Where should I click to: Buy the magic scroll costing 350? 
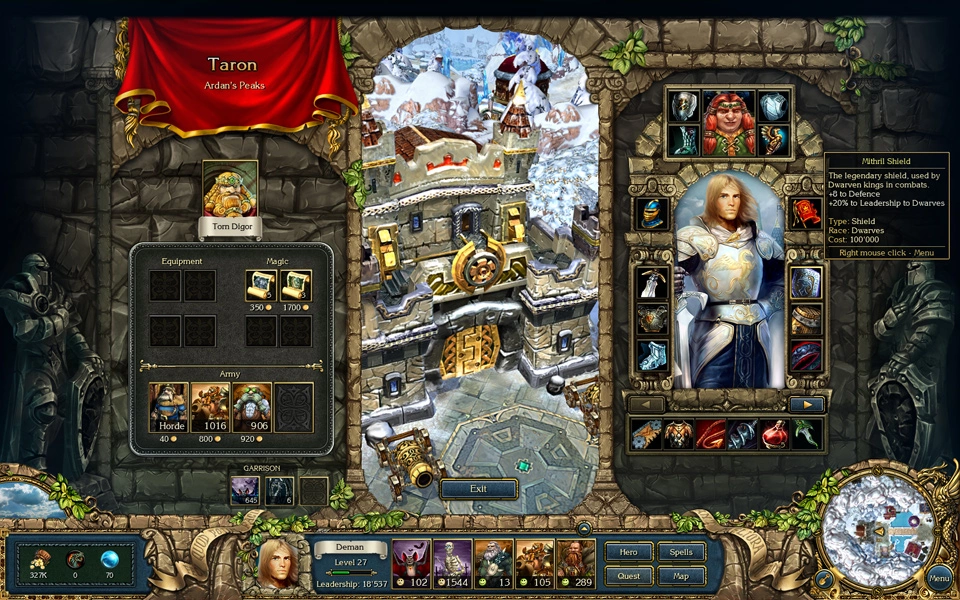(x=262, y=286)
